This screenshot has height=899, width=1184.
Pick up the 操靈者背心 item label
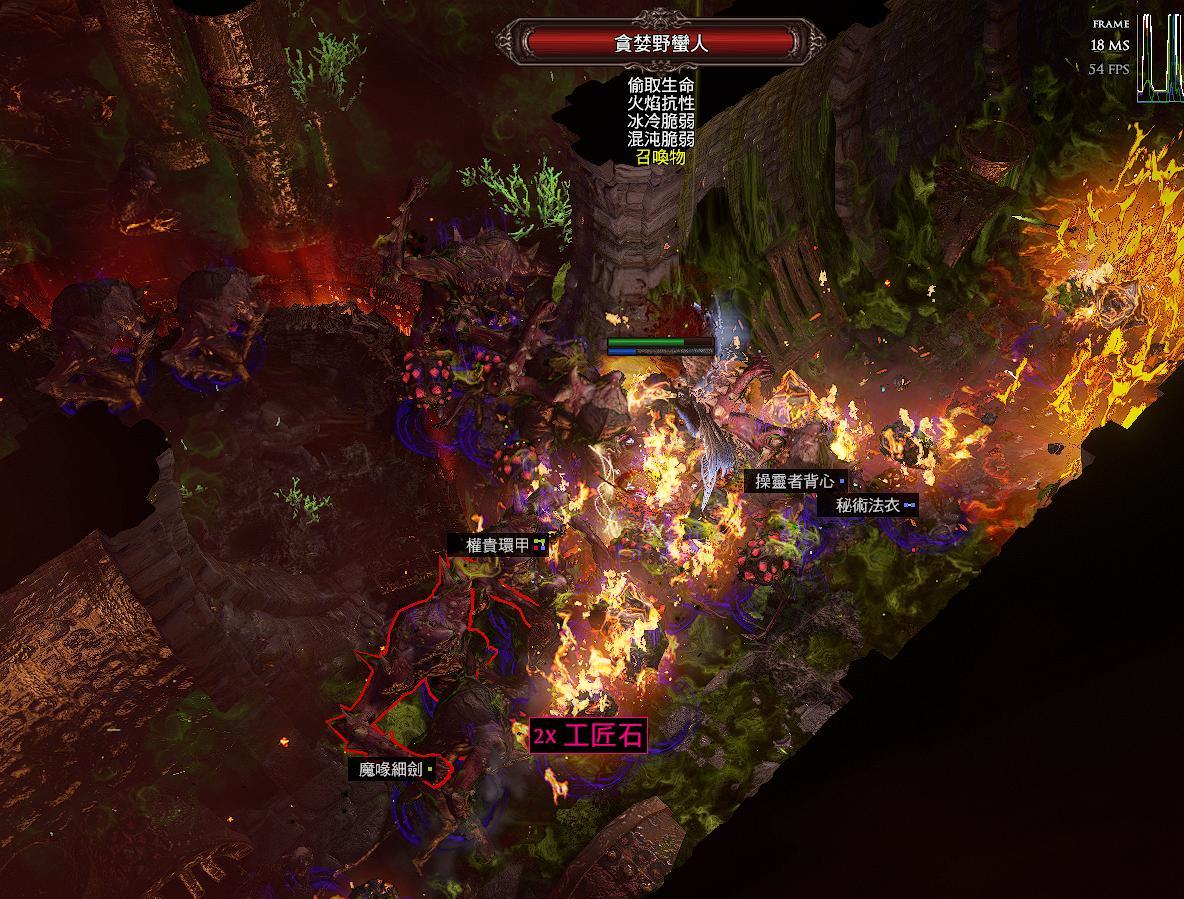coord(796,481)
